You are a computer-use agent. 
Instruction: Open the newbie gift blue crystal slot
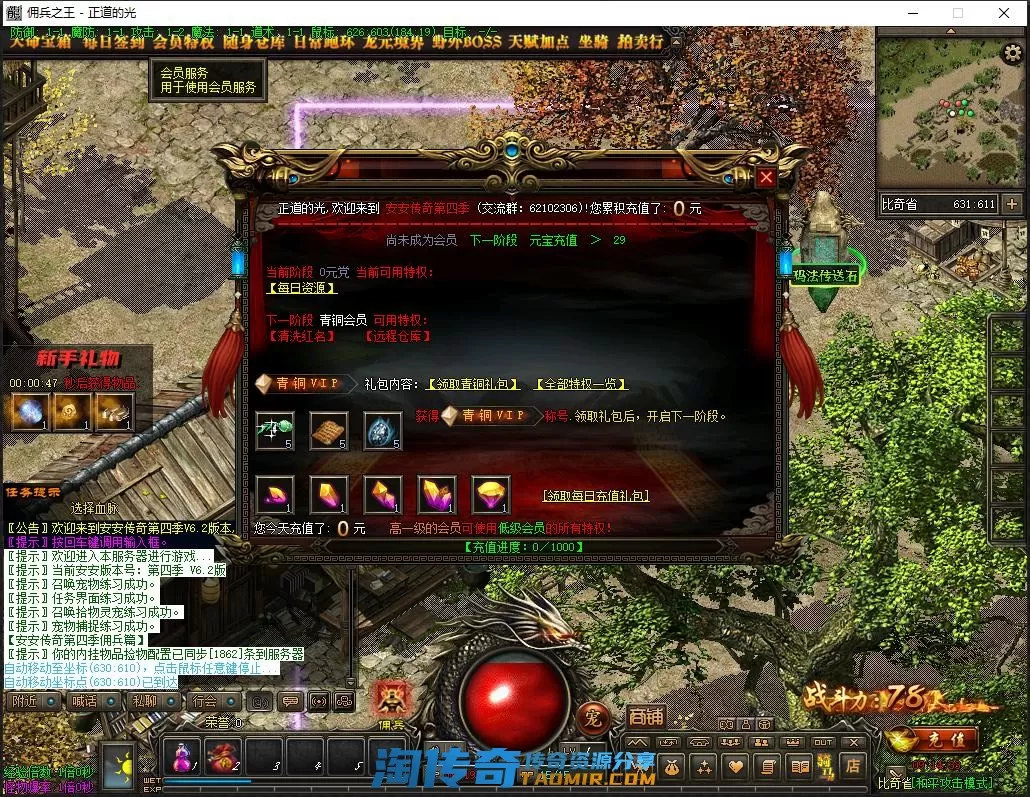29,411
